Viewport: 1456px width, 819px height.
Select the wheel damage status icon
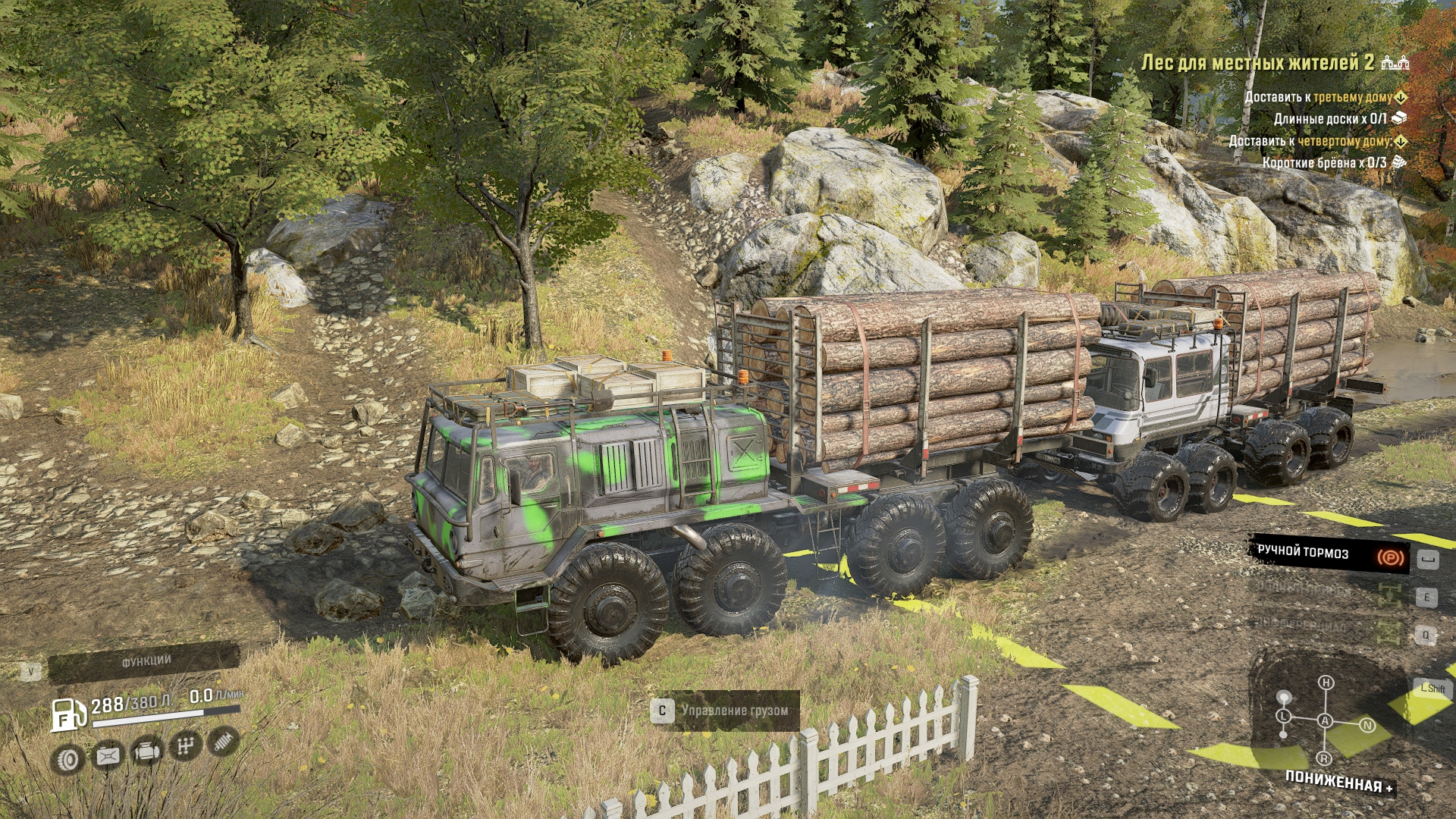pyautogui.click(x=67, y=758)
